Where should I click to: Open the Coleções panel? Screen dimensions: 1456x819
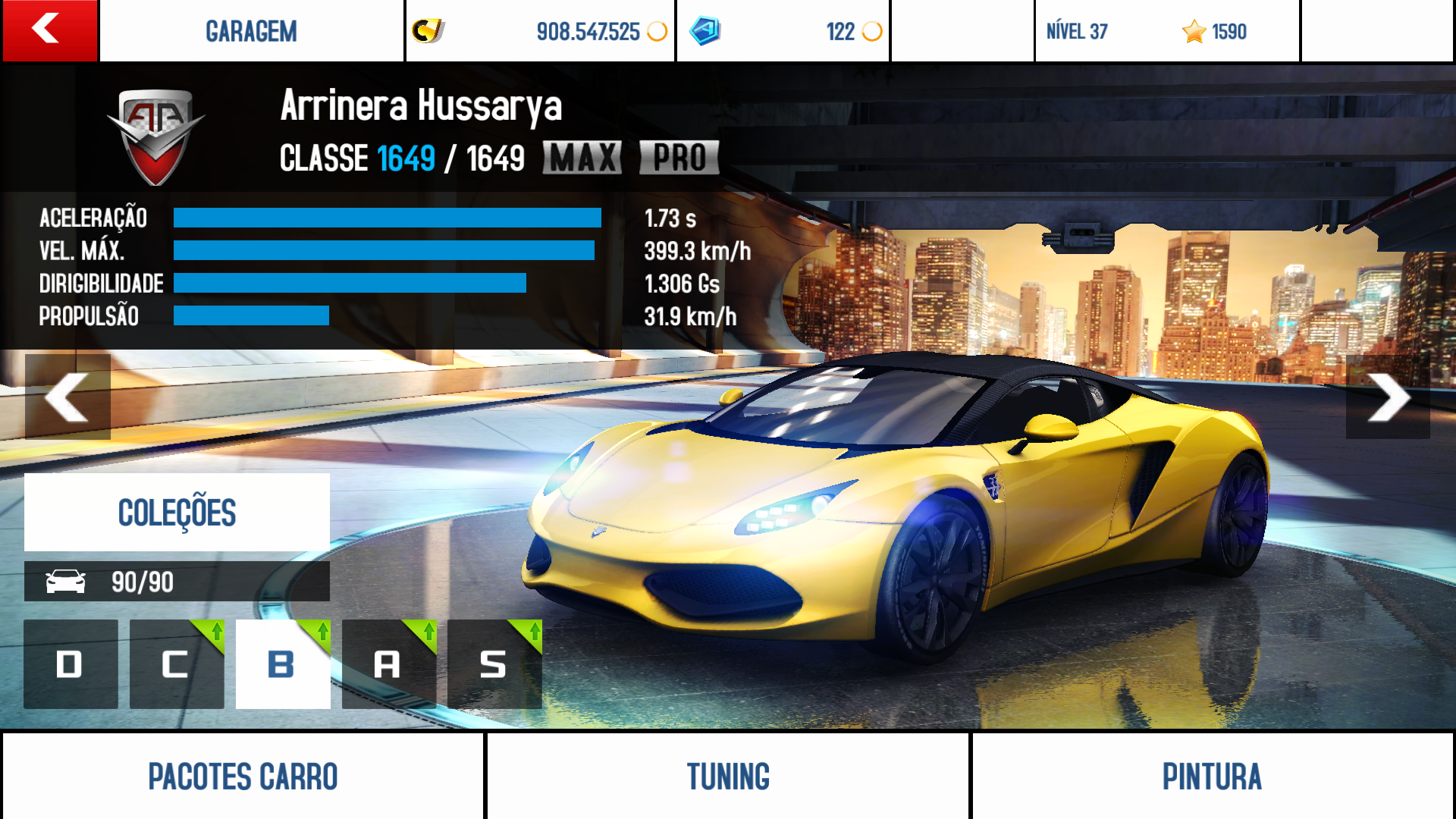(177, 512)
